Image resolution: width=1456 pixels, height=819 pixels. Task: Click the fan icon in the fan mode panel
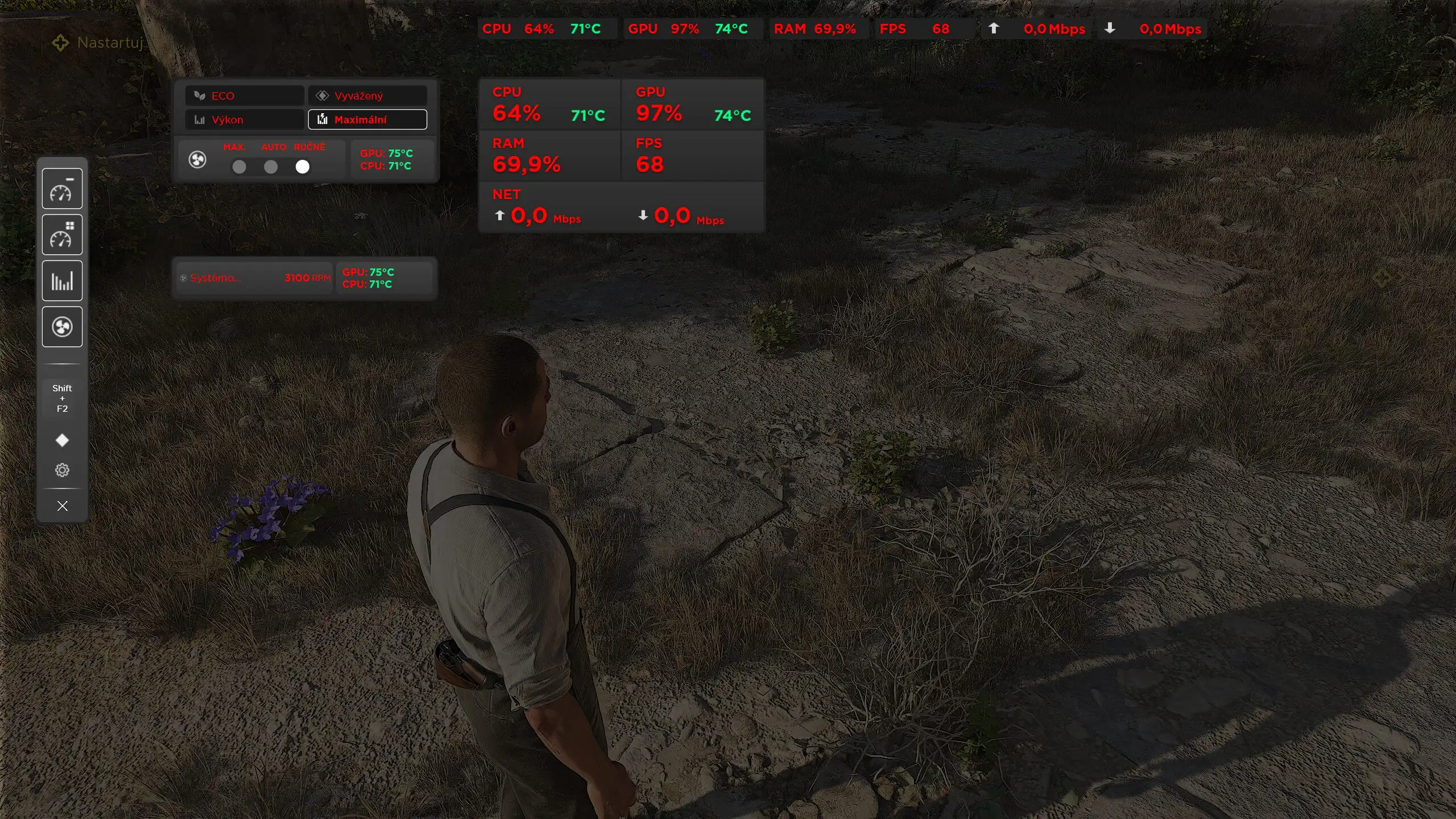click(197, 160)
